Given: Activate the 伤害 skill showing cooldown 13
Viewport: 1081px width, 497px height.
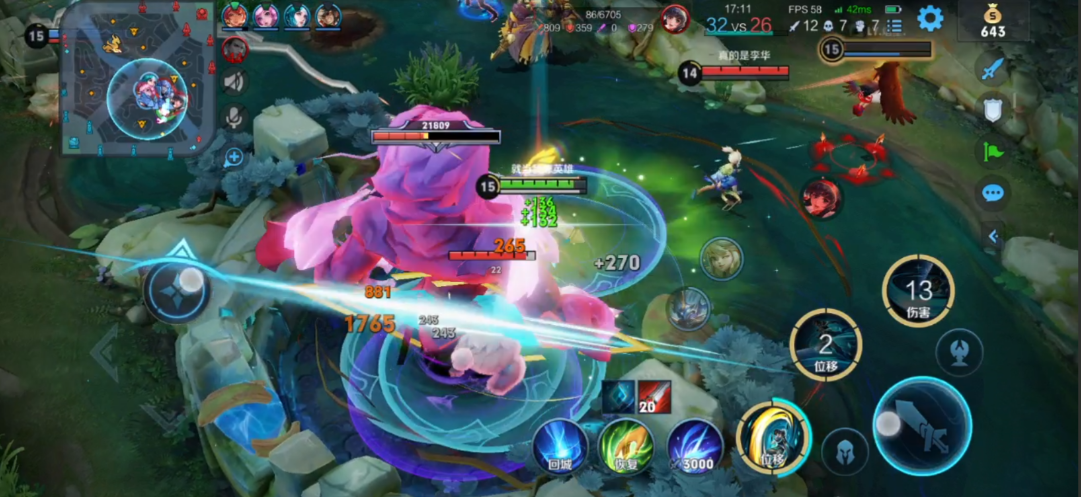Looking at the screenshot, I should click(x=918, y=290).
